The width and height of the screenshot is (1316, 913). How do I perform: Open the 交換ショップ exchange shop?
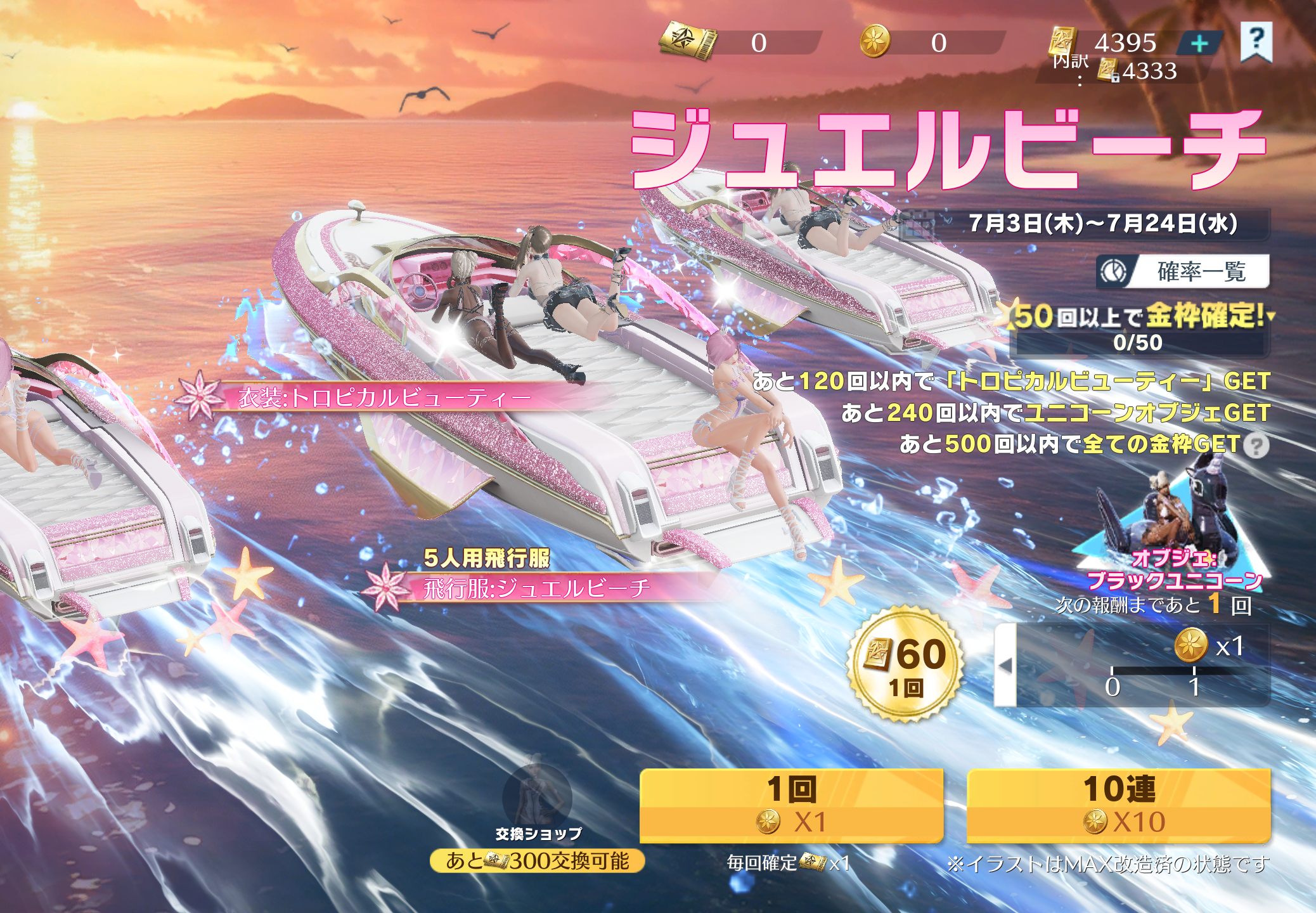coord(538,800)
